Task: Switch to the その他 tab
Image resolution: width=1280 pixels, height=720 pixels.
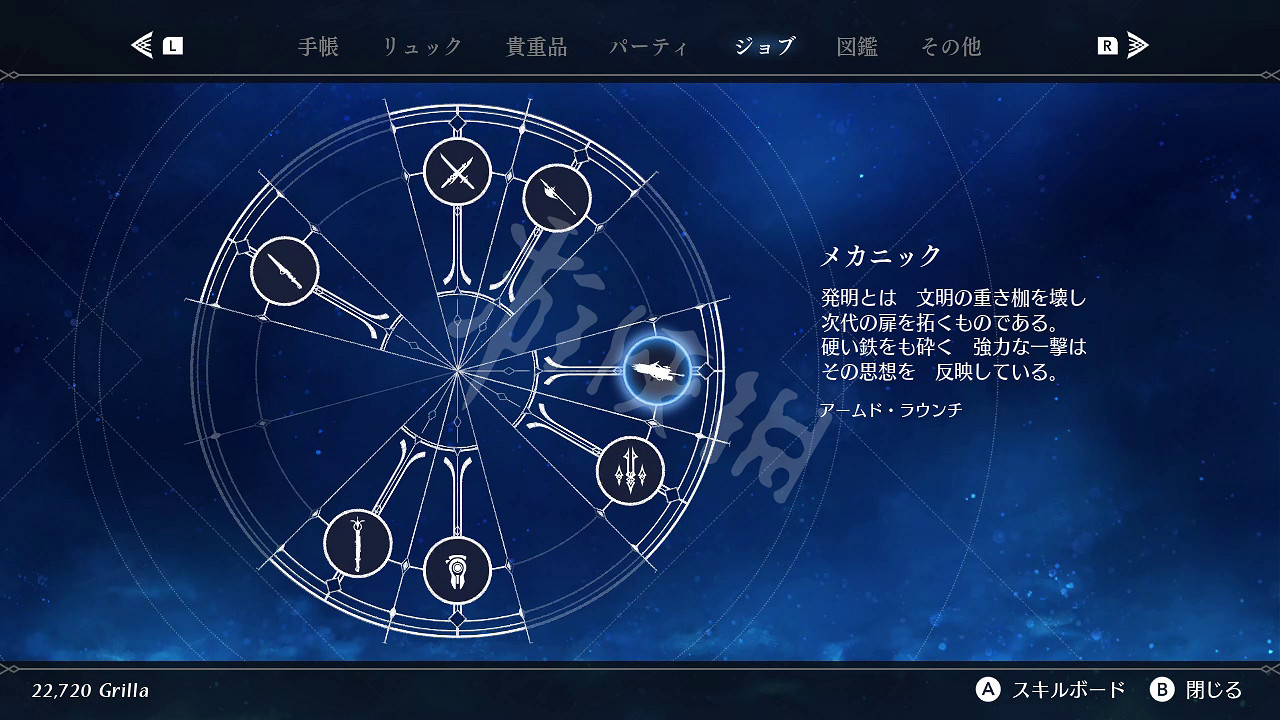Action: point(951,45)
